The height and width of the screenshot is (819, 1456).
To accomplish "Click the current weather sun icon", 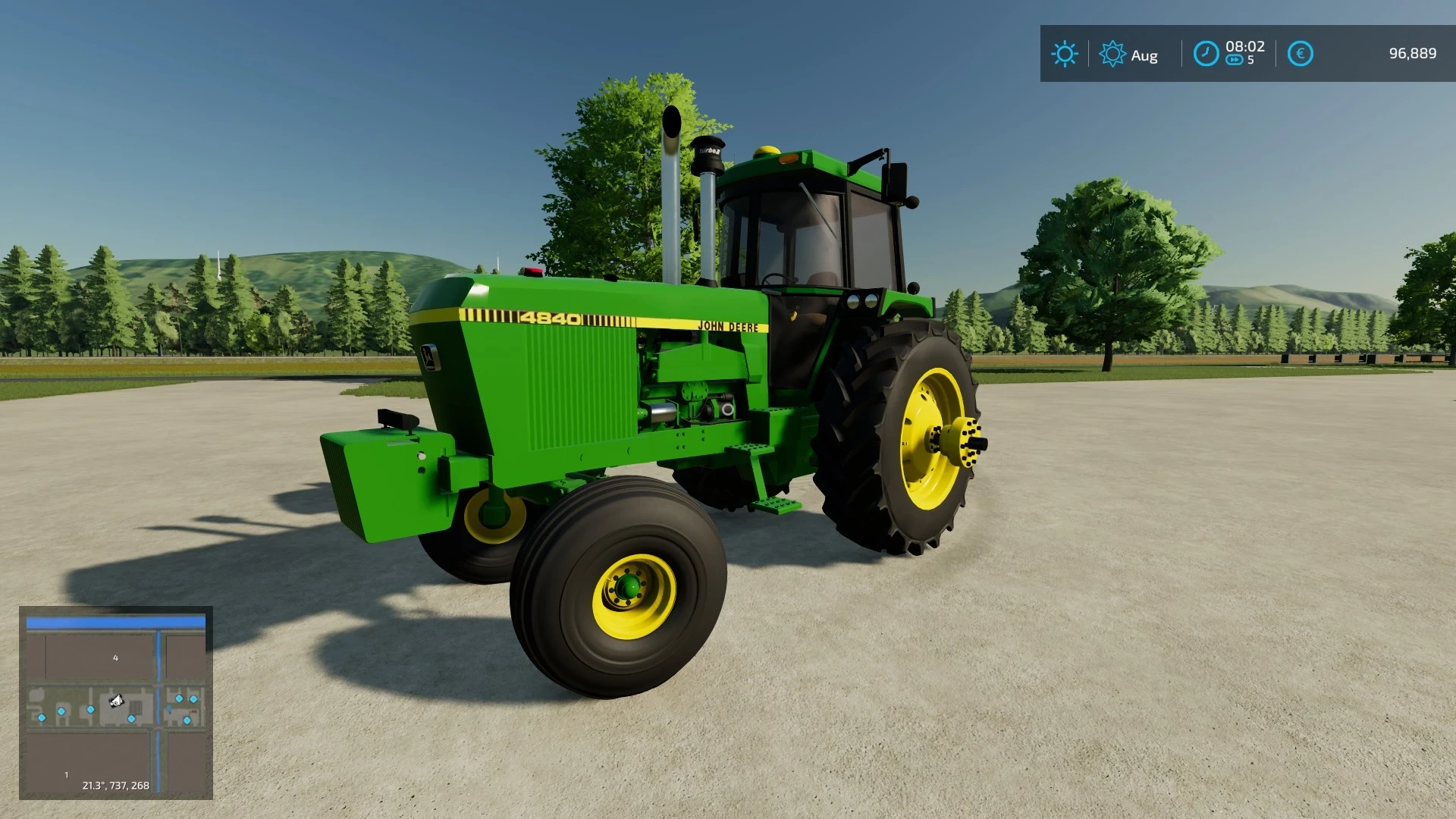I will 1065,53.
